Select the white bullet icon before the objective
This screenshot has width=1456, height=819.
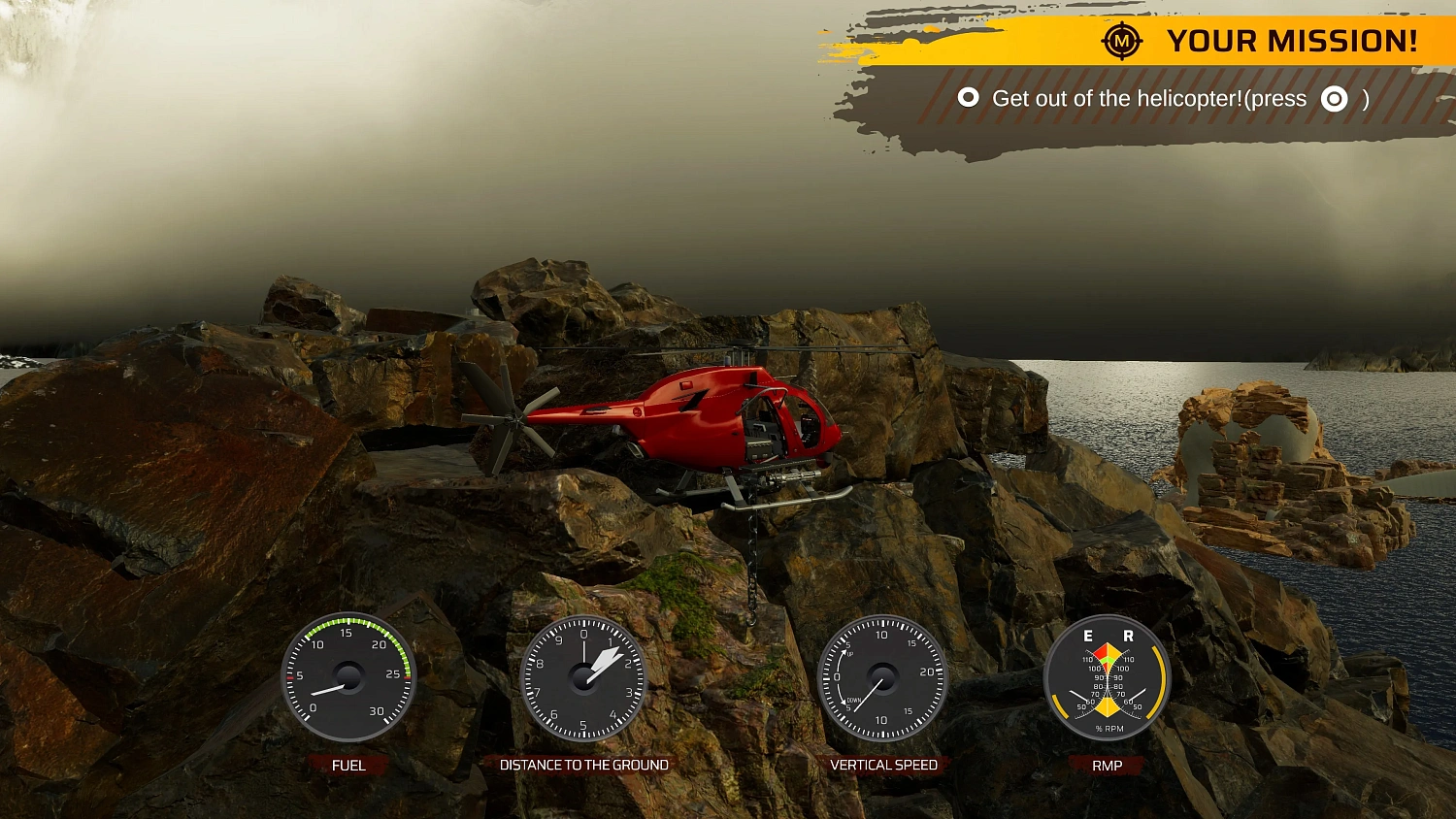coord(966,98)
